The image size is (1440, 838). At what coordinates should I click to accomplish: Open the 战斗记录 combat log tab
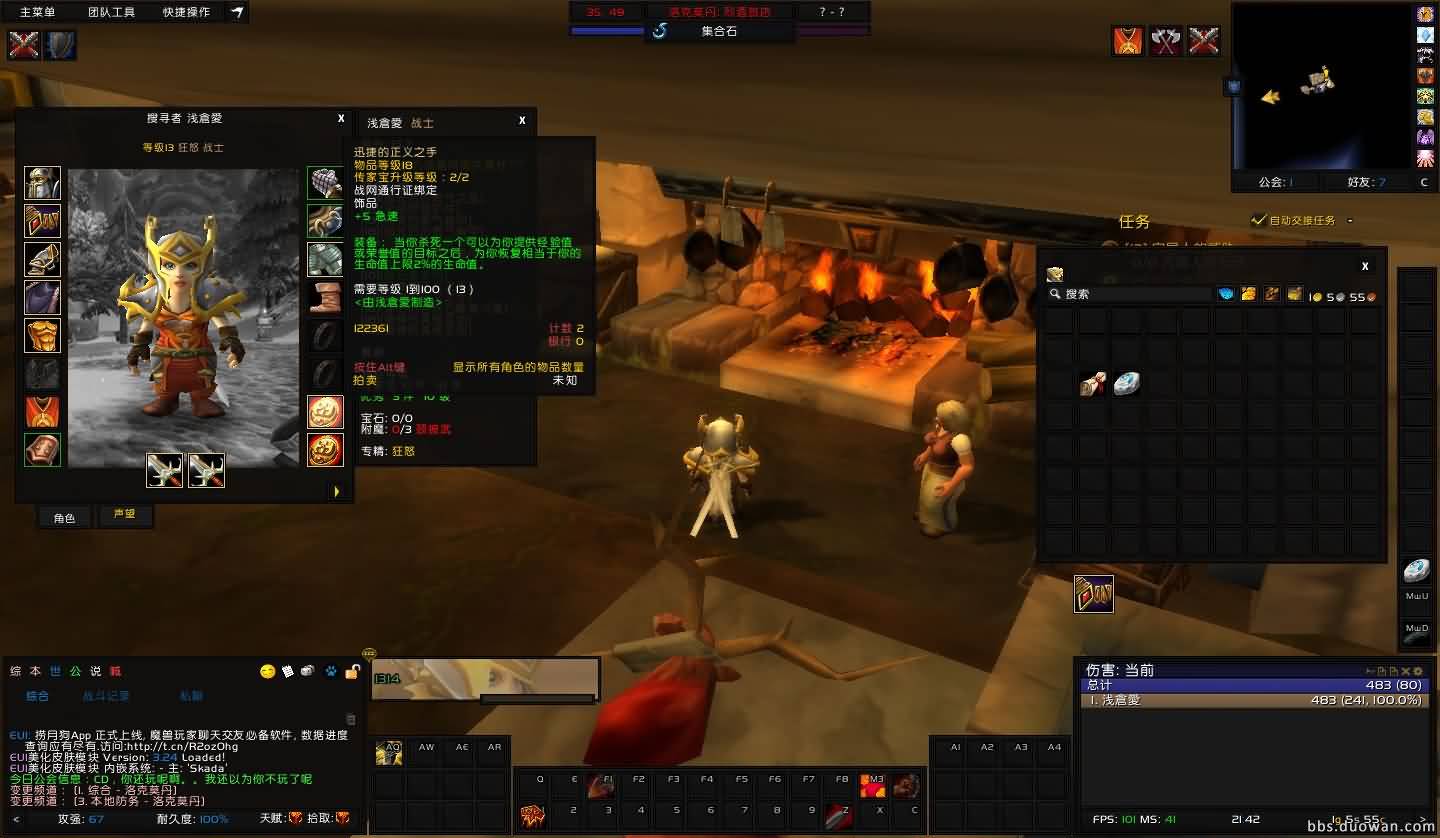coord(105,695)
